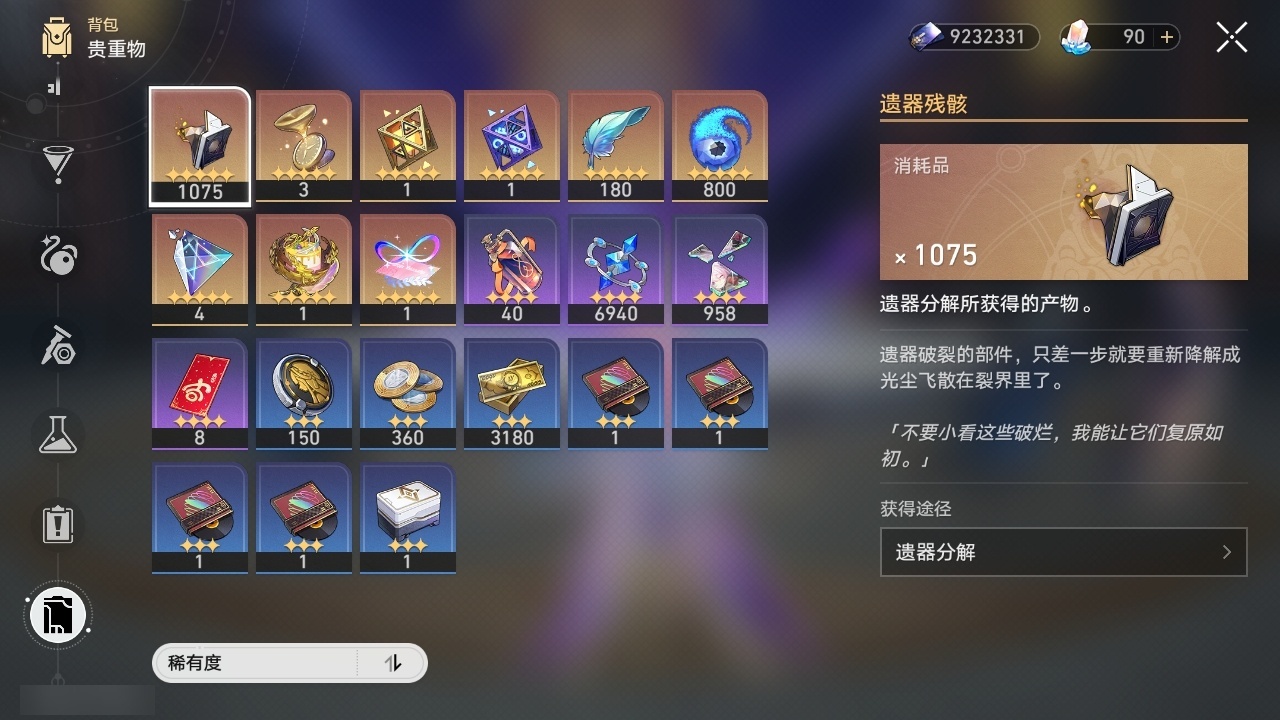Click the highlighted briefcase valuables icon

[x=57, y=615]
